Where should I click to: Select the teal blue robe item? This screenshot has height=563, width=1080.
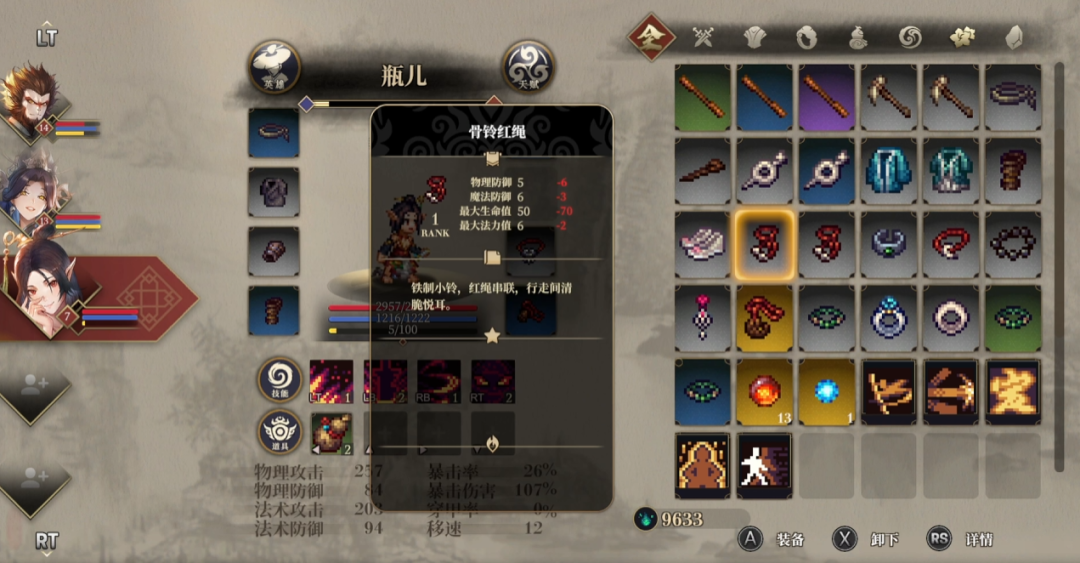[x=889, y=171]
